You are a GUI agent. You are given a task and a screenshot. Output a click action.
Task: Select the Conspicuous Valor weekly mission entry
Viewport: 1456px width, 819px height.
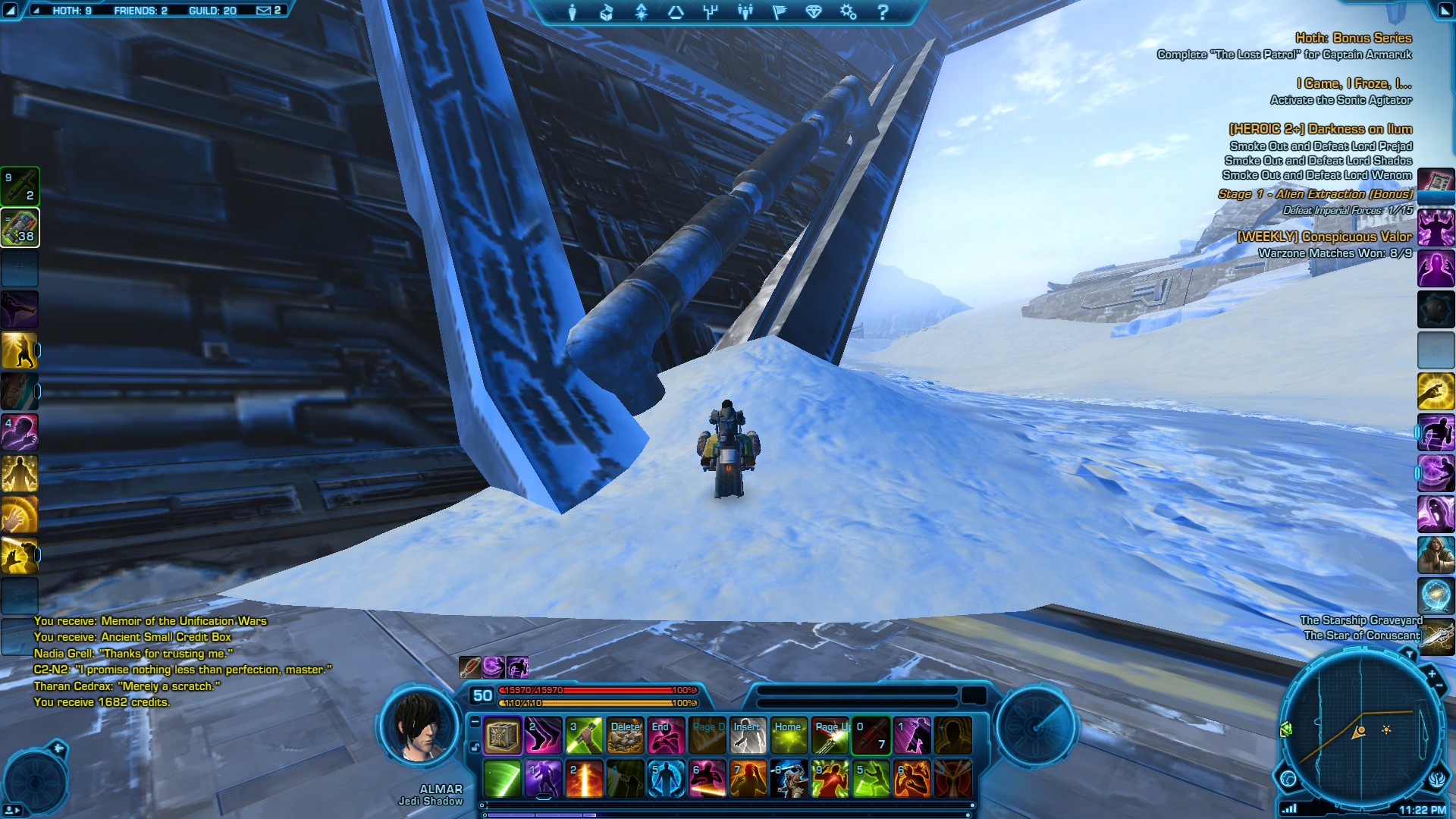pyautogui.click(x=1324, y=237)
